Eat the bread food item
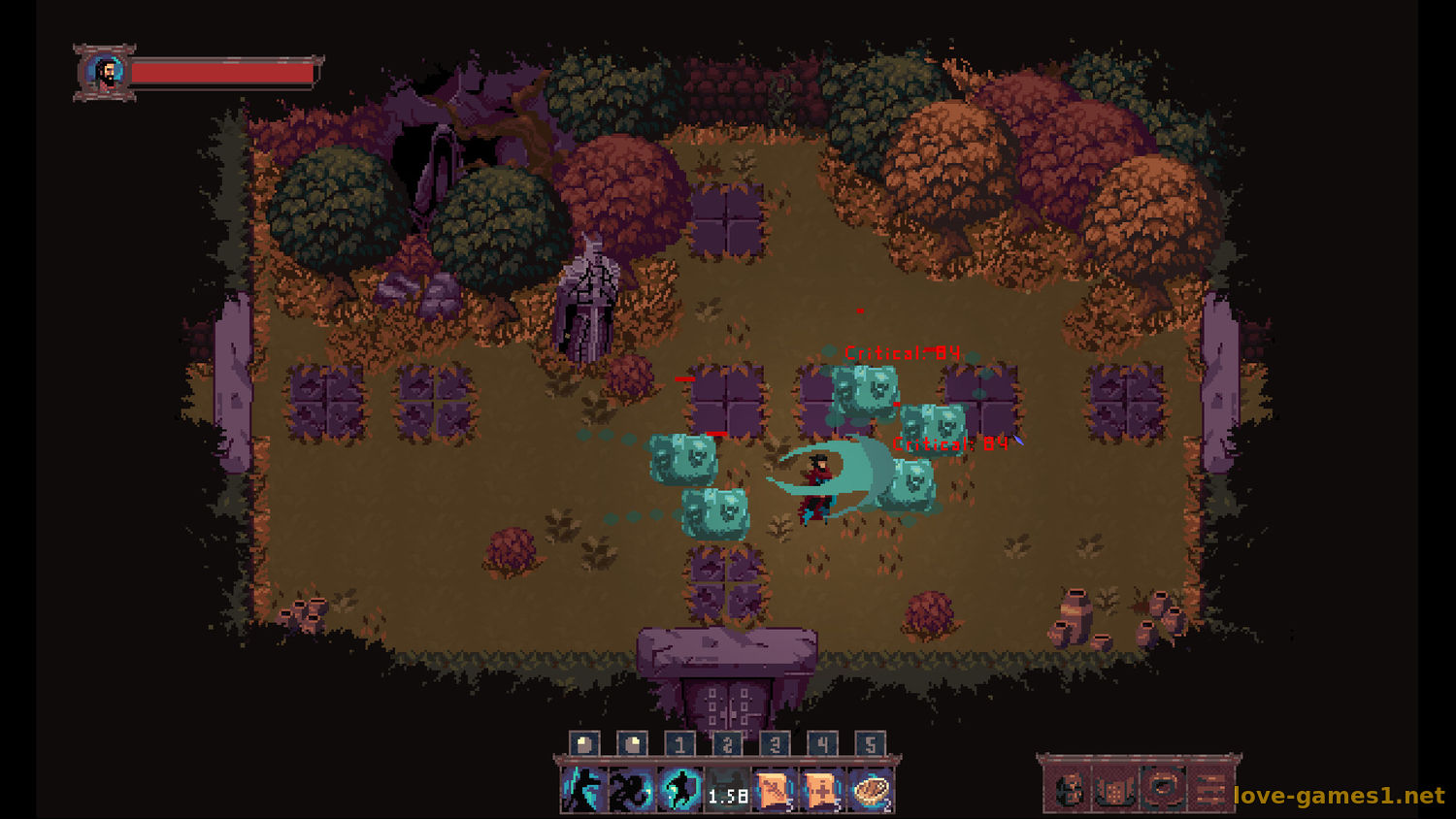This screenshot has height=819, width=1456. point(870,790)
